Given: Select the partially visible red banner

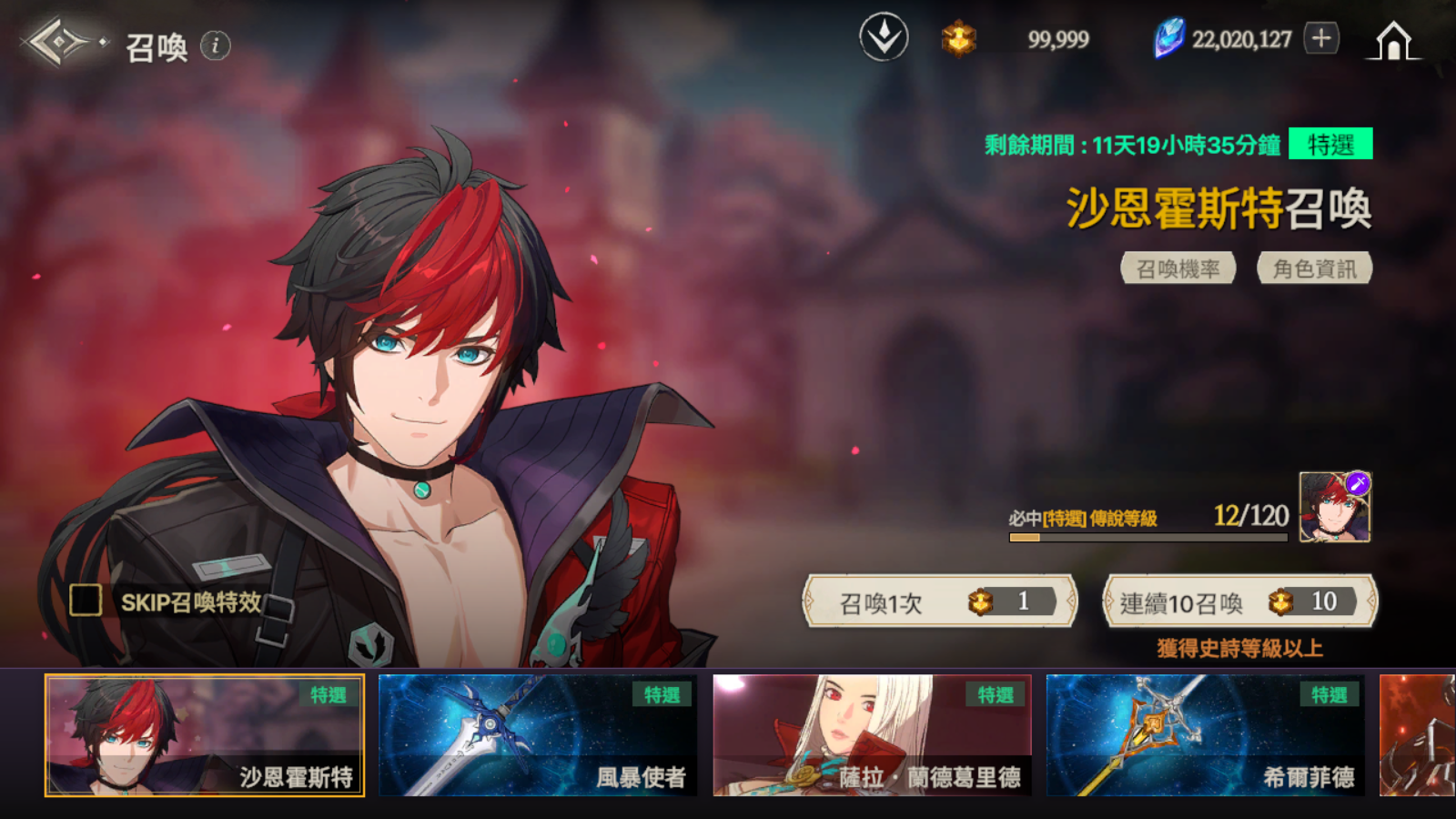Looking at the screenshot, I should pos(1418,735).
